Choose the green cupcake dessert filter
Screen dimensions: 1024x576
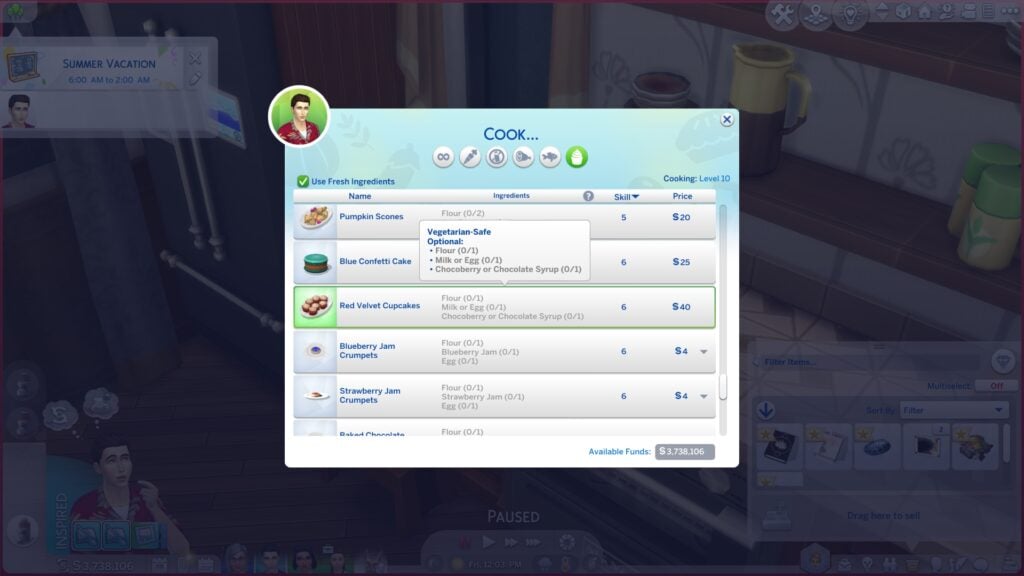tap(577, 157)
